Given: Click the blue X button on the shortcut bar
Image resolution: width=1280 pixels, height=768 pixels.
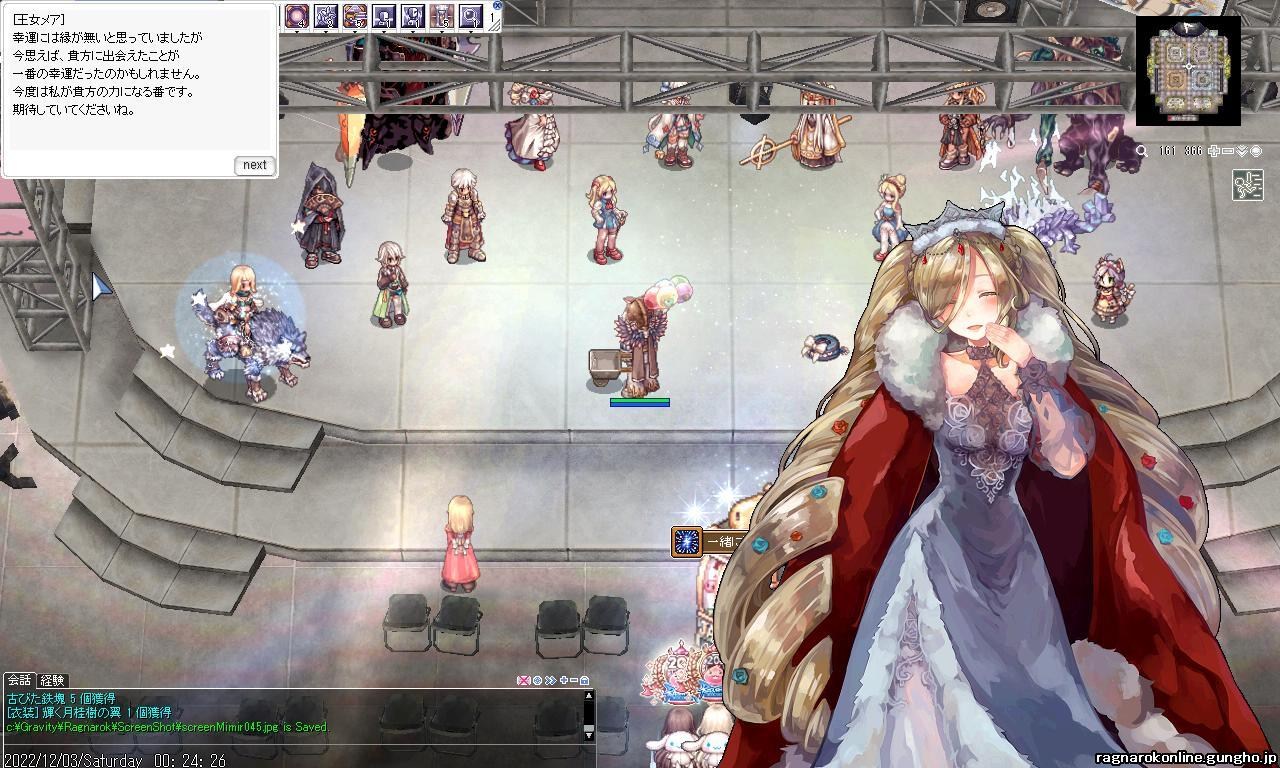Looking at the screenshot, I should tap(497, 3).
